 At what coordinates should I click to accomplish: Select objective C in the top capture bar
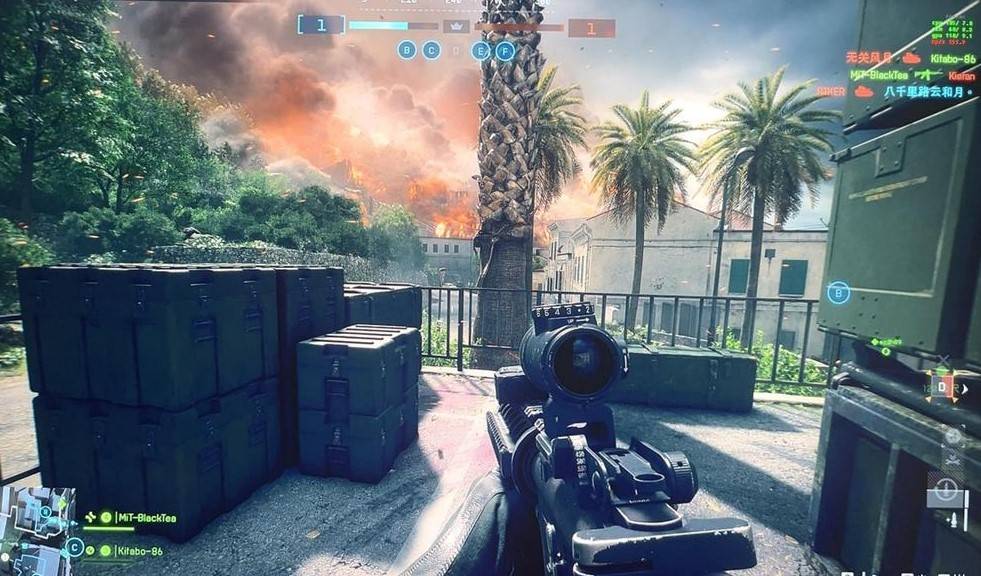pyautogui.click(x=431, y=49)
